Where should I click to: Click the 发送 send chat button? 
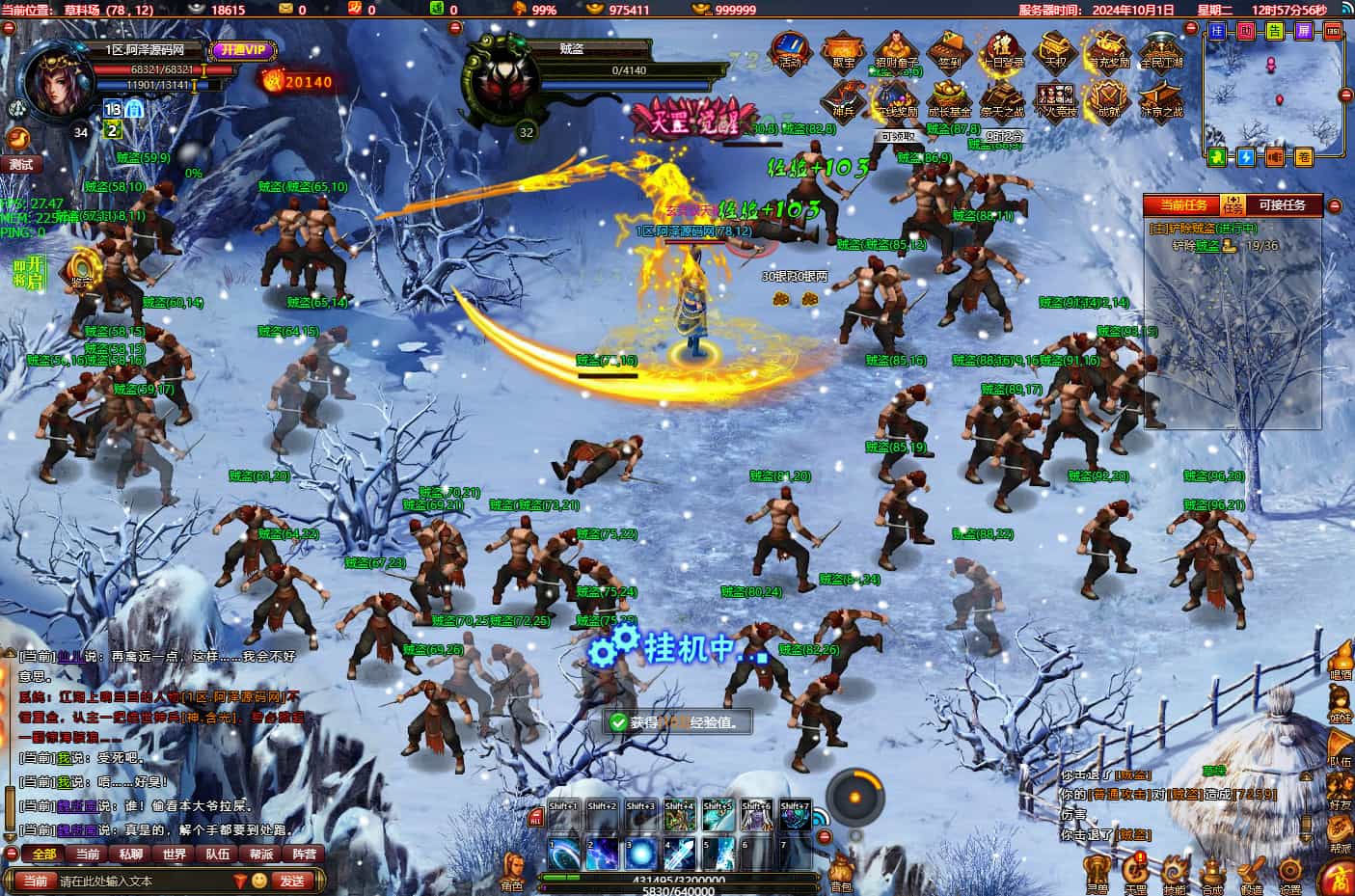291,881
